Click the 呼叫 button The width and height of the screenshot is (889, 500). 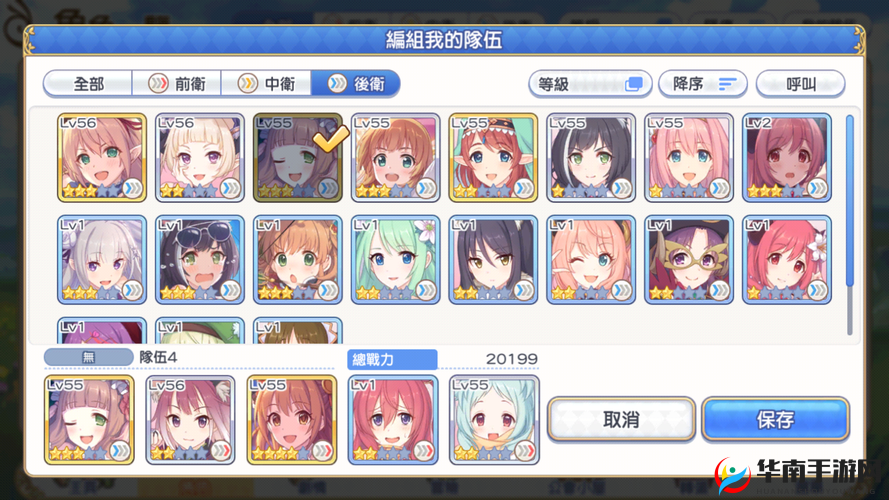(800, 84)
